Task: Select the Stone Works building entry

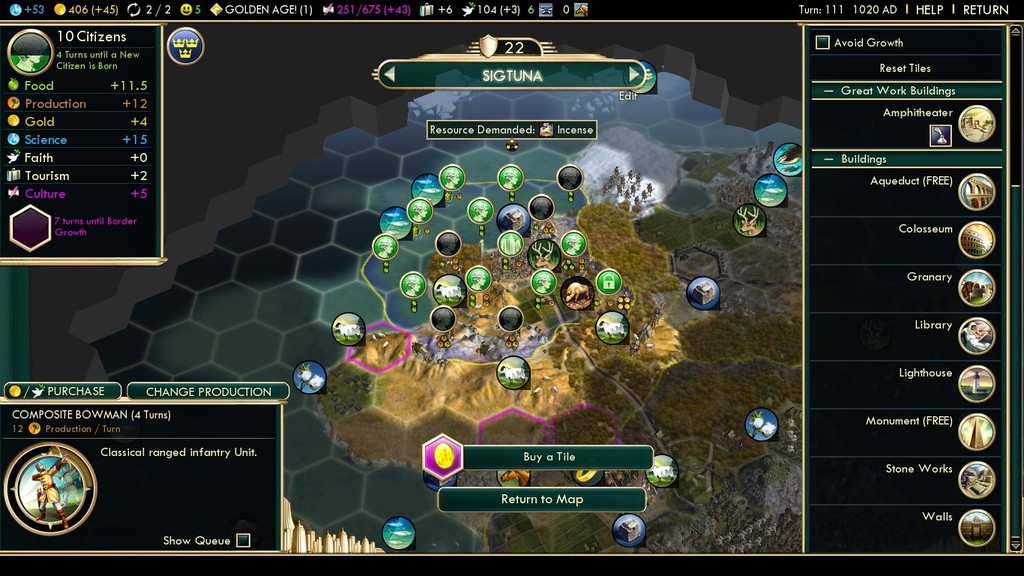Action: tap(976, 480)
